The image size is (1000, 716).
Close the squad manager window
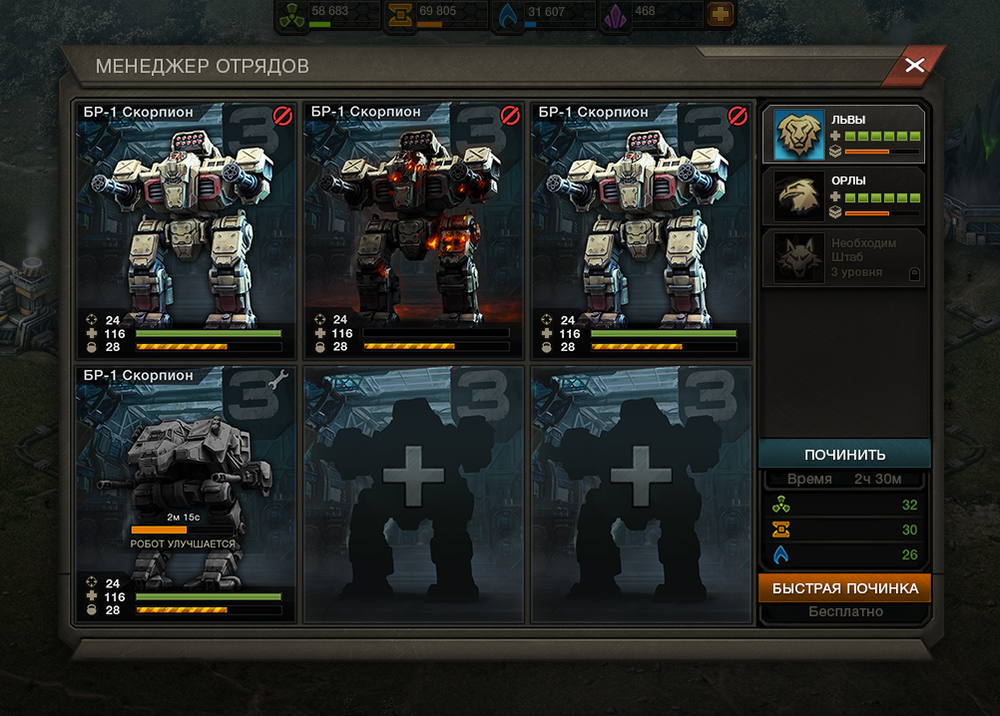(914, 66)
